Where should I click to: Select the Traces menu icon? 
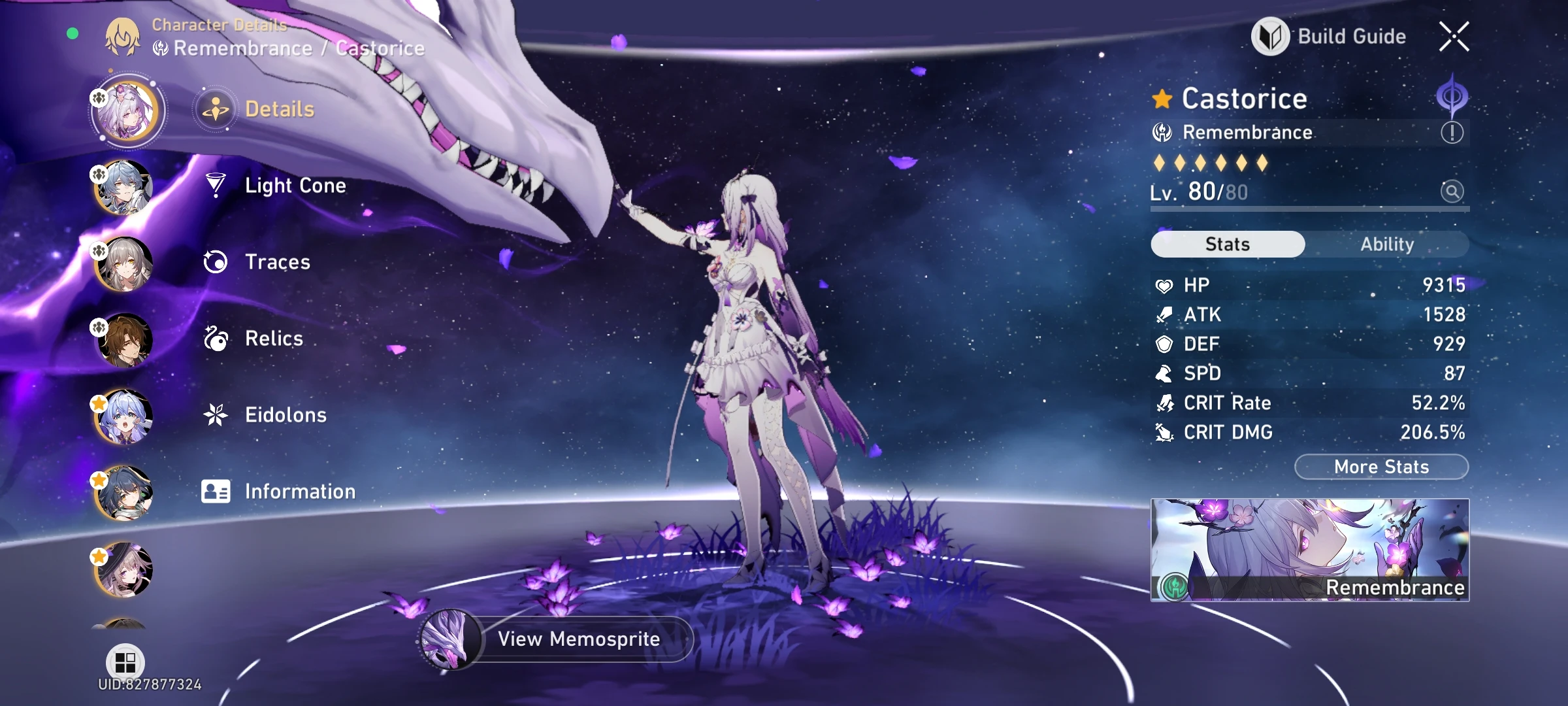click(216, 262)
